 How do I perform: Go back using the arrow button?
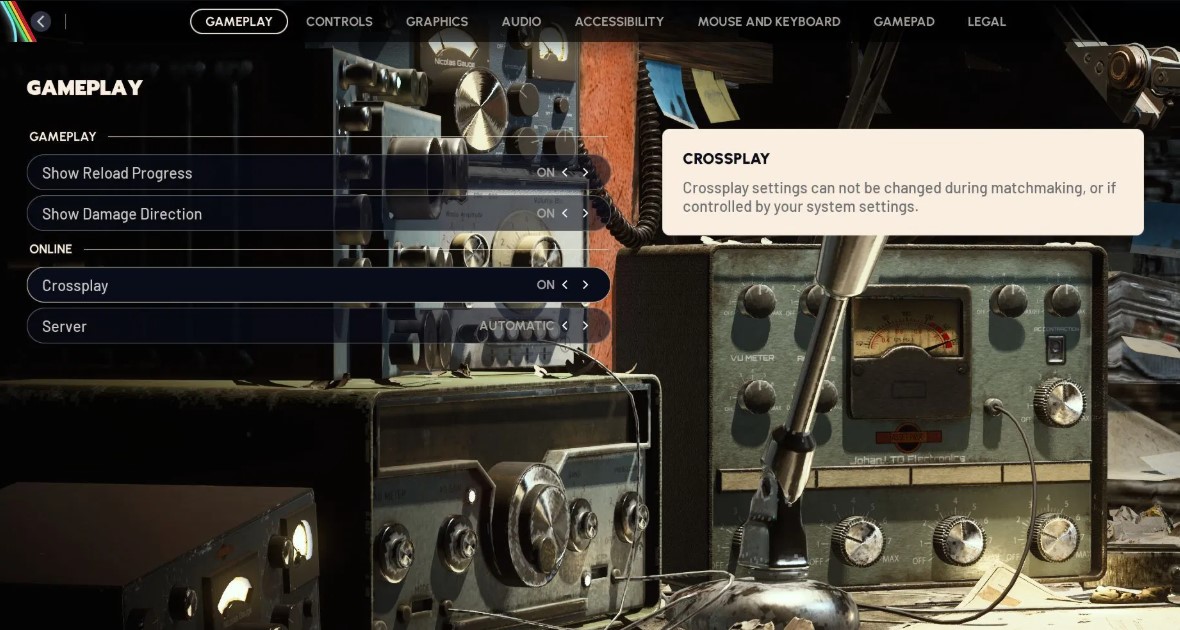click(41, 21)
